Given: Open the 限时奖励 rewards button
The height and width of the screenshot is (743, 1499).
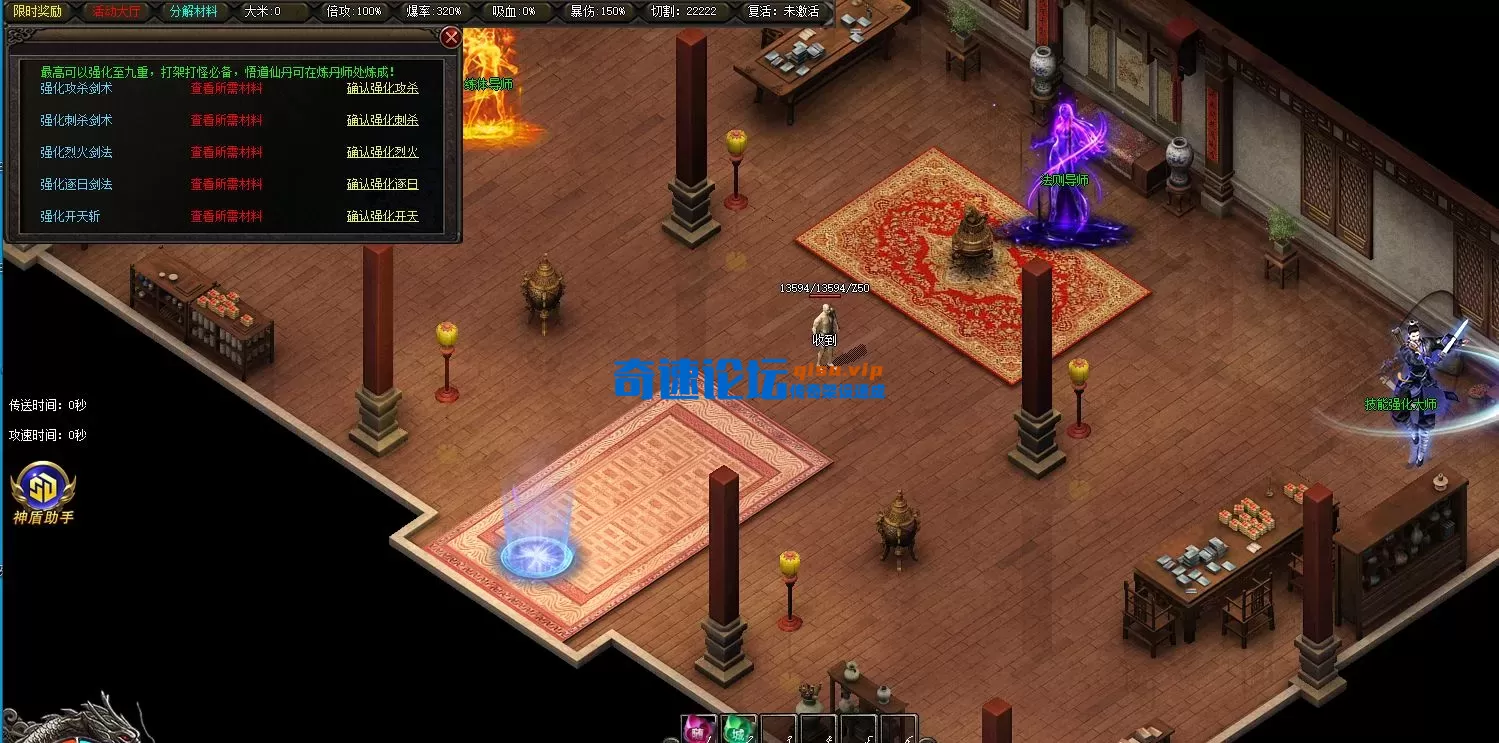Looking at the screenshot, I should [x=37, y=11].
